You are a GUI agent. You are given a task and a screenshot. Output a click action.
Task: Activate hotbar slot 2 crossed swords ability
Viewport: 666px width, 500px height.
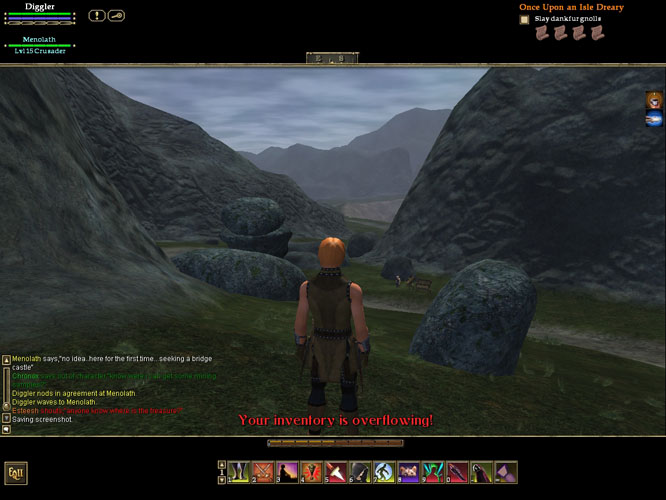pos(264,471)
